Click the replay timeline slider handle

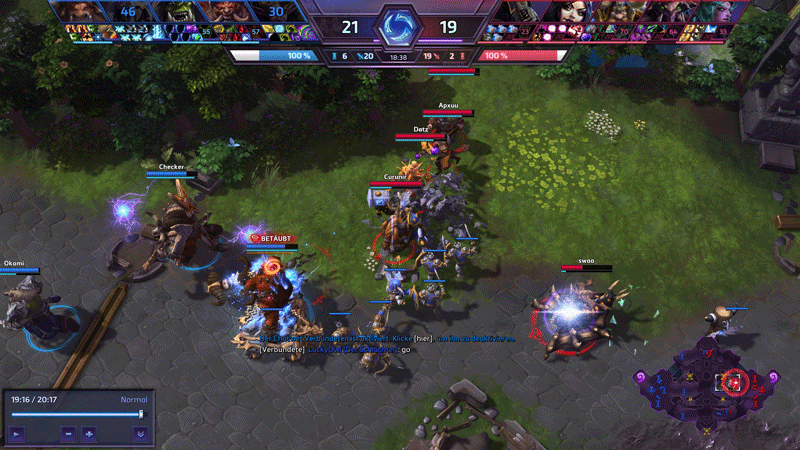pos(141,413)
